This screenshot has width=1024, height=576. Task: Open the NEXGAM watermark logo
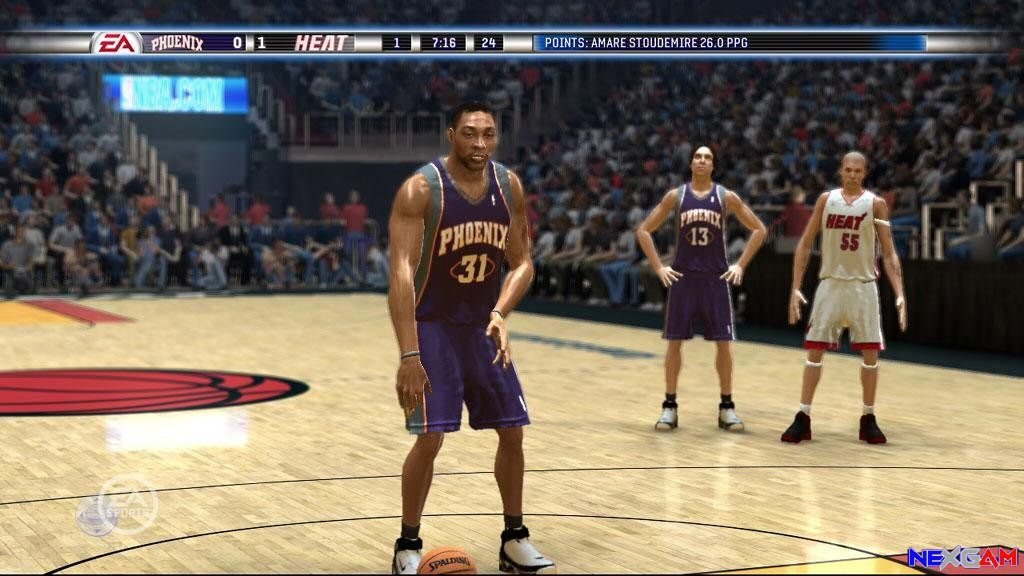(962, 558)
